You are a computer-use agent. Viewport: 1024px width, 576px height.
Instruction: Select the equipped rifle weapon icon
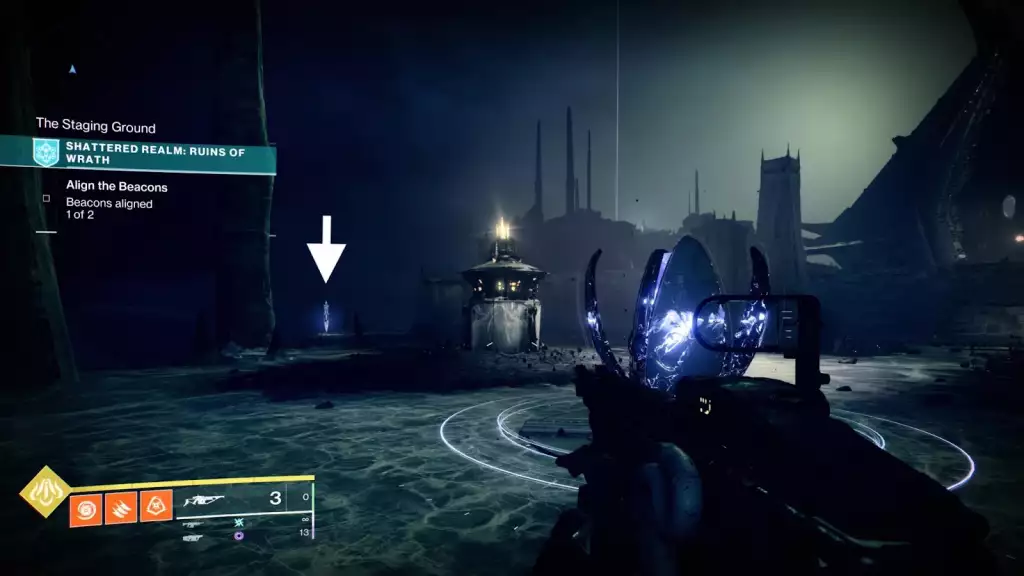pos(205,499)
